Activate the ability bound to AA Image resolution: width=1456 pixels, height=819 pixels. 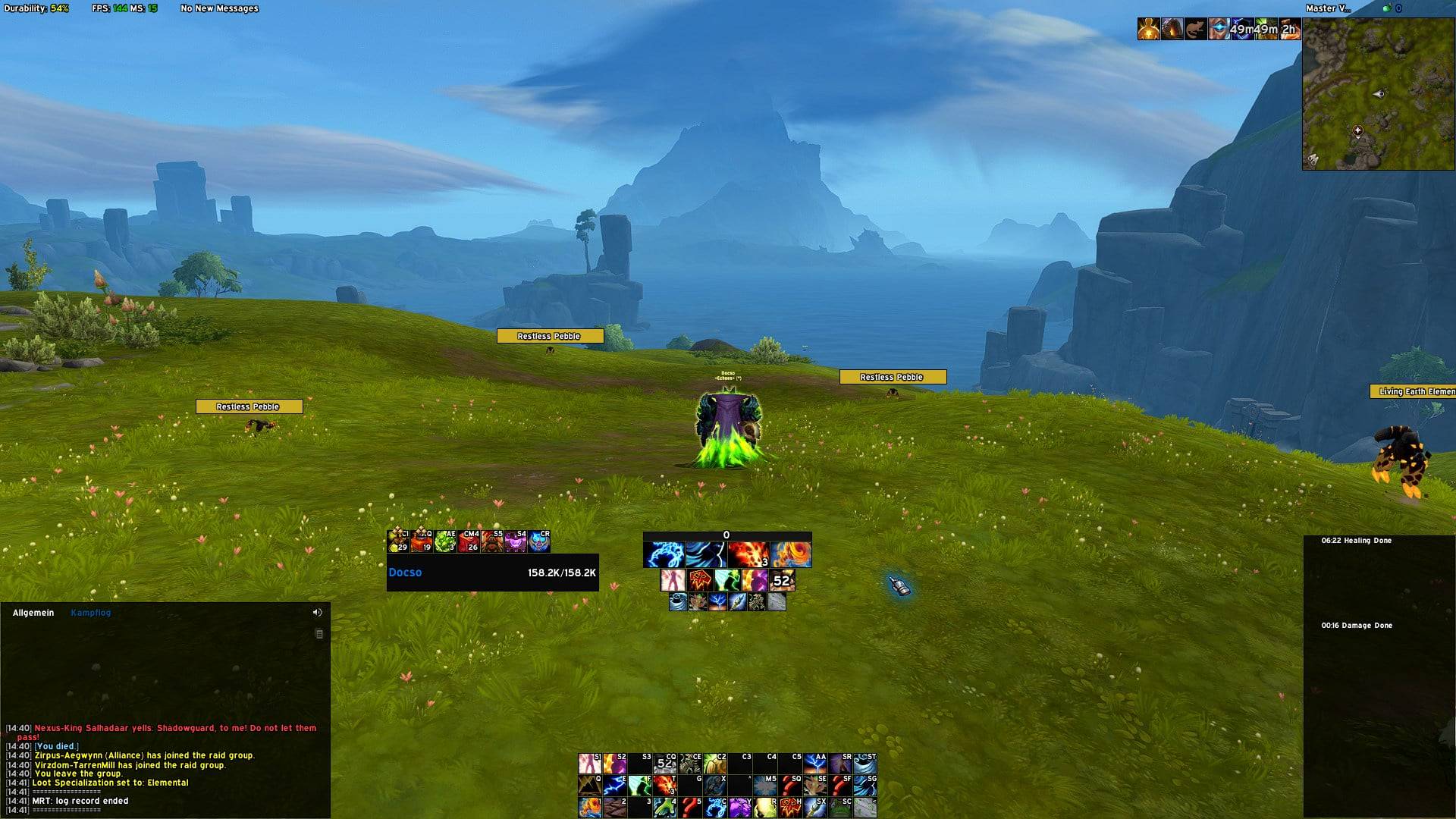pyautogui.click(x=815, y=763)
